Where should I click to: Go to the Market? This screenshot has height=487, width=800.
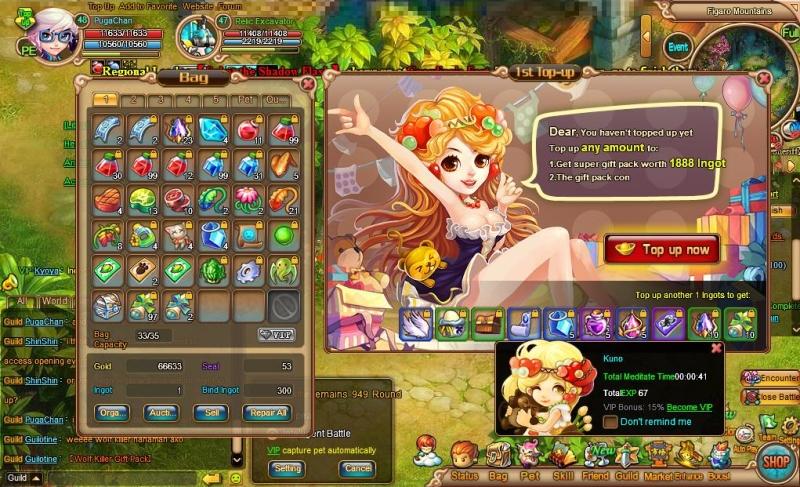(x=658, y=460)
